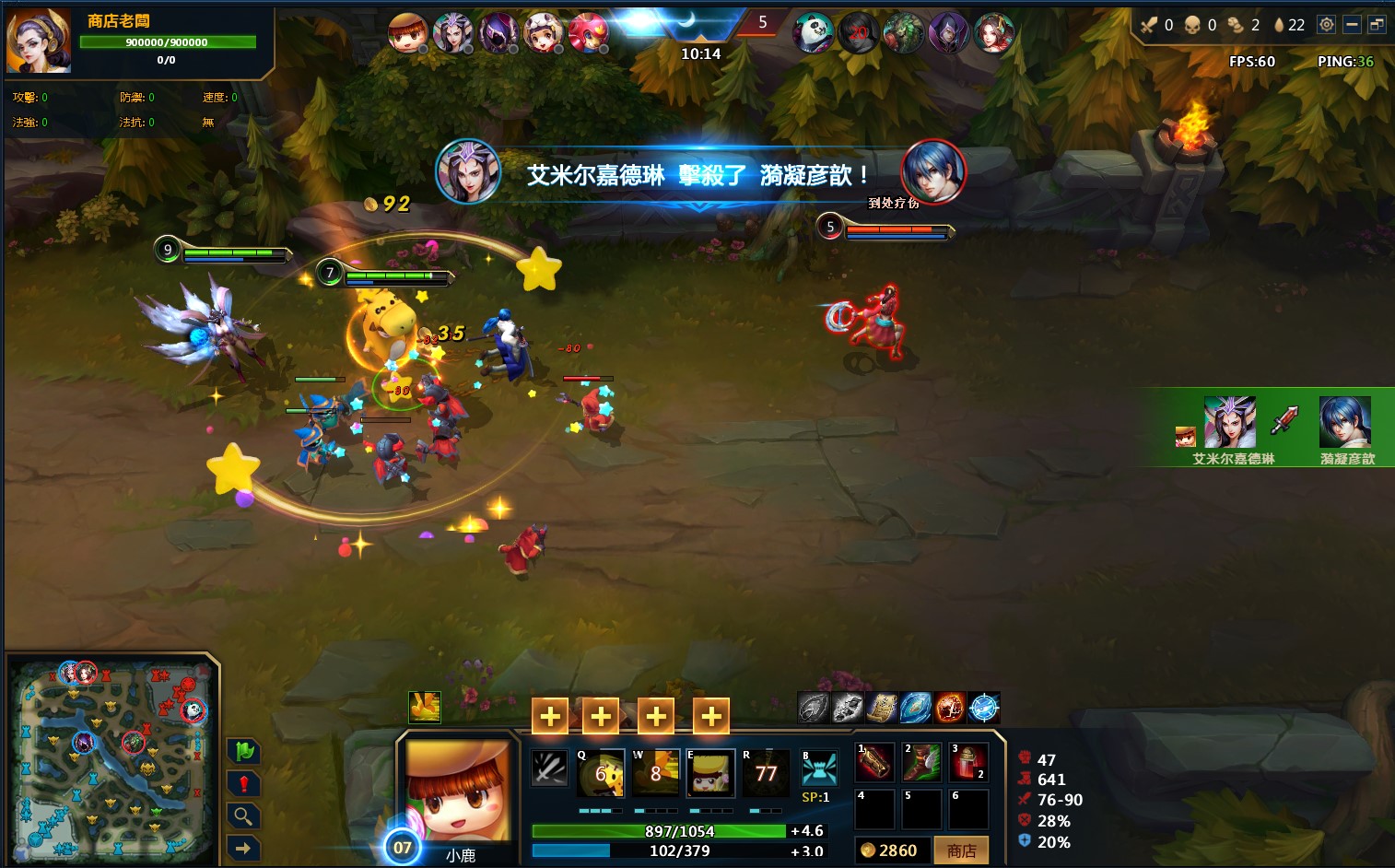Activate the Q ability icon
Viewport: 1395px width, 868px height.
pos(600,772)
